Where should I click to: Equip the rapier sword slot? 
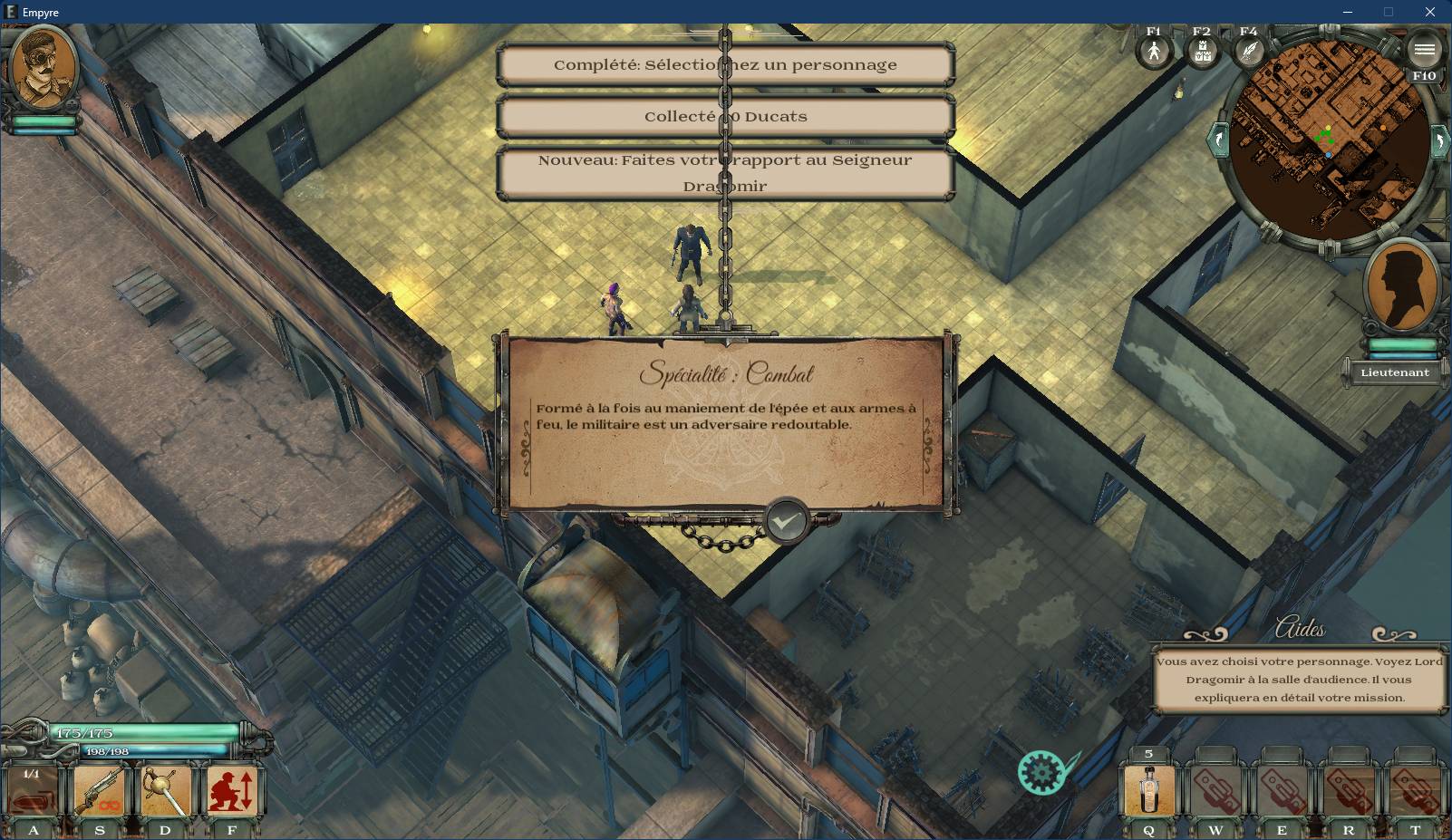pos(166,790)
